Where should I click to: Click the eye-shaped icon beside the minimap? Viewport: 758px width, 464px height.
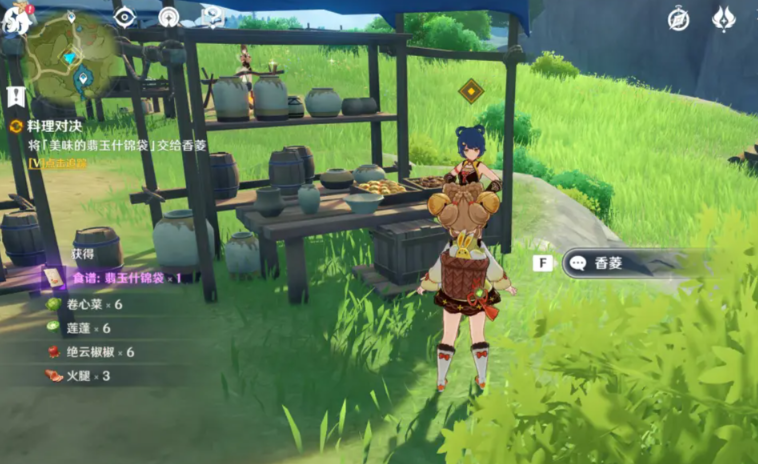click(x=125, y=17)
